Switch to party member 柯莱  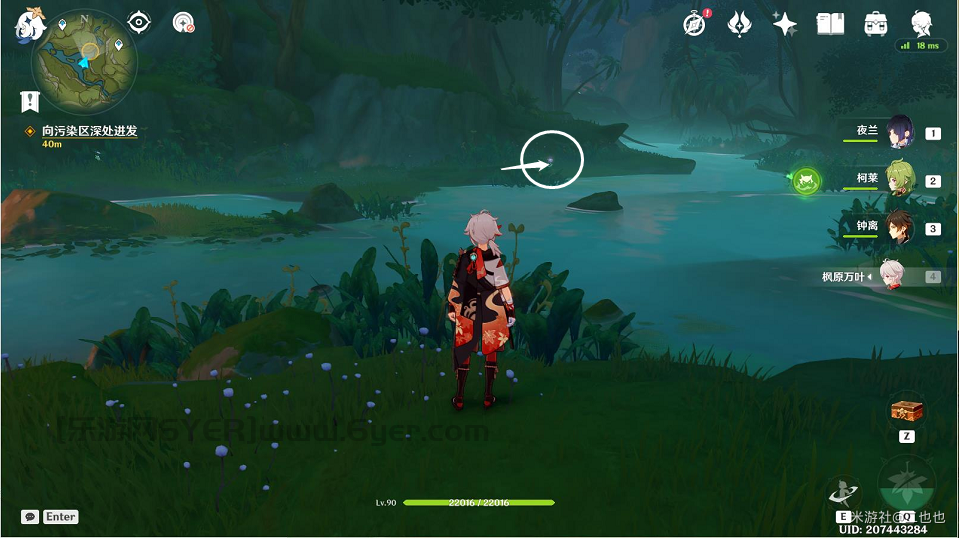coord(899,180)
